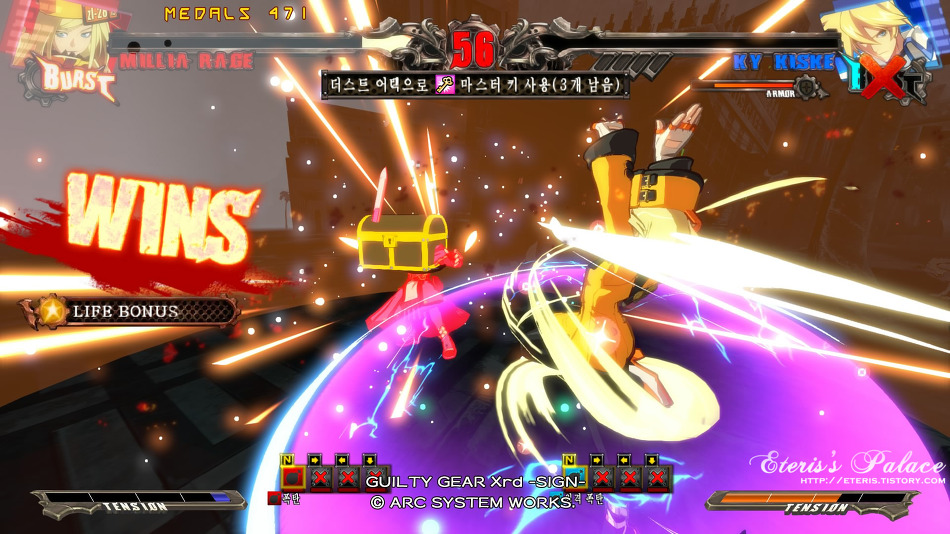This screenshot has height=534, width=950.
Task: Select the red bomb item slot
Action: 291,478
